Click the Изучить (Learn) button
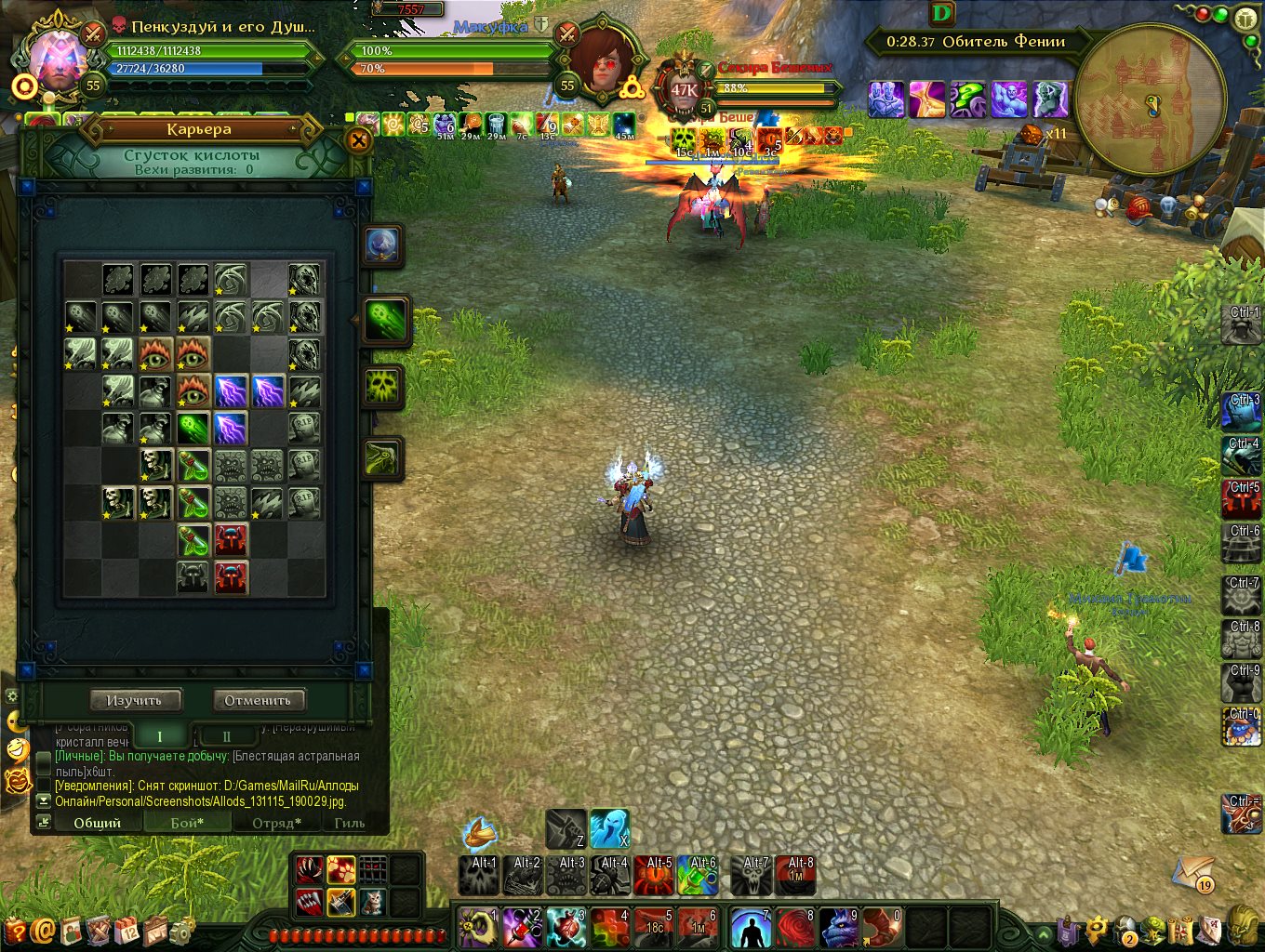 [135, 700]
